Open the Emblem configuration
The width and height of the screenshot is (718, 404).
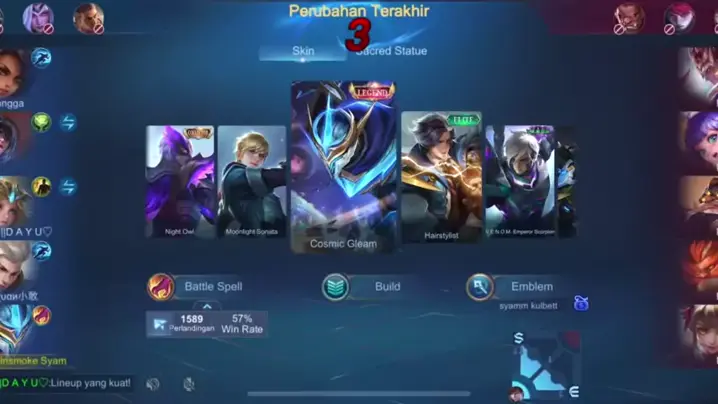click(x=510, y=287)
